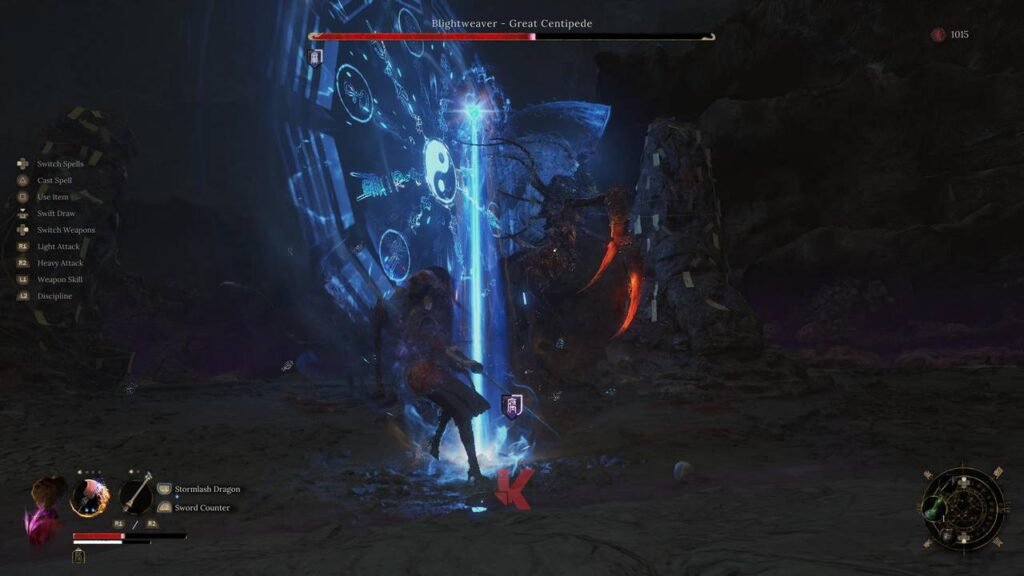Click the lantern status icon under health bar

point(78,557)
